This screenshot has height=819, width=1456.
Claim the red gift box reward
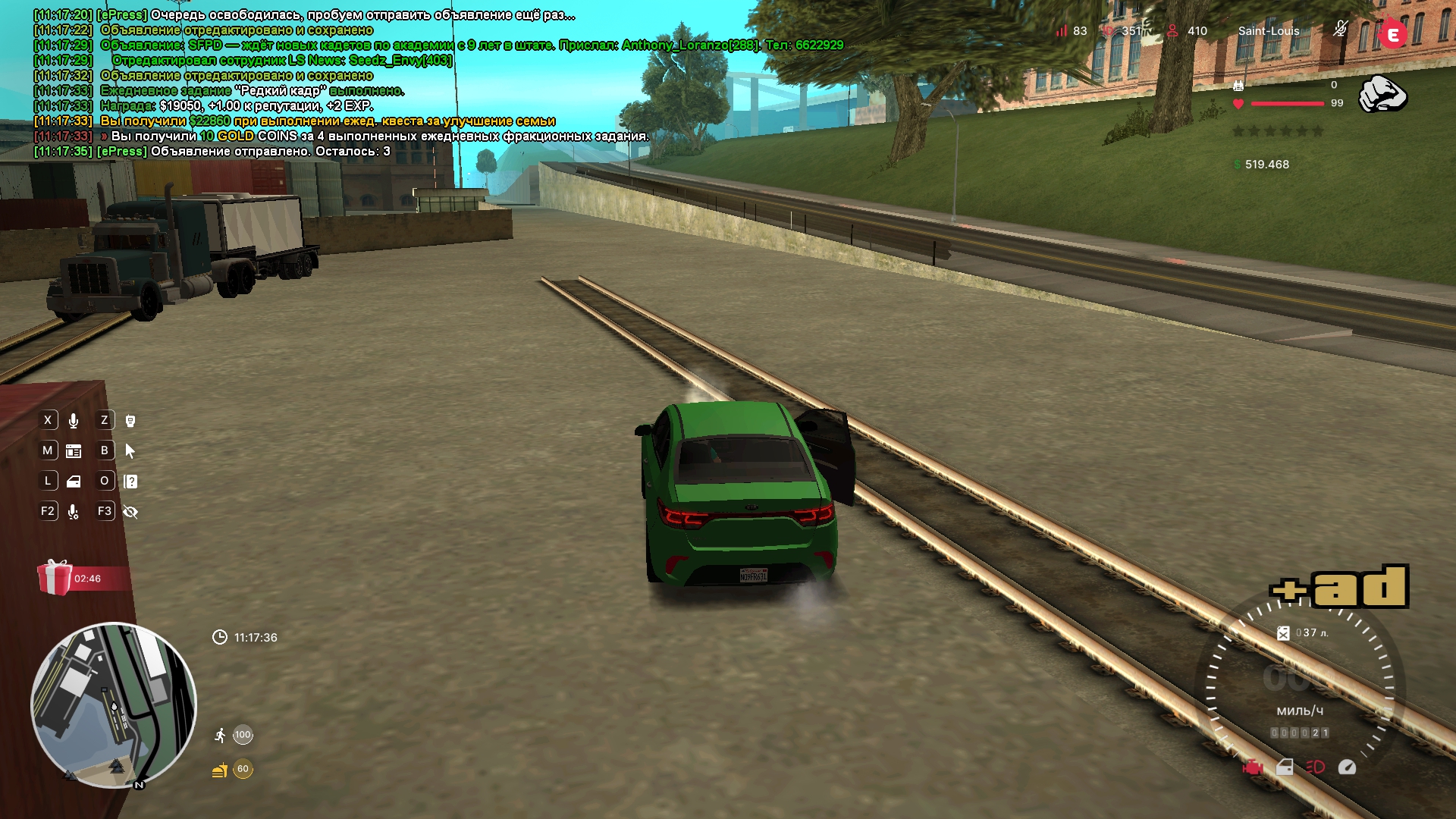pos(55,578)
